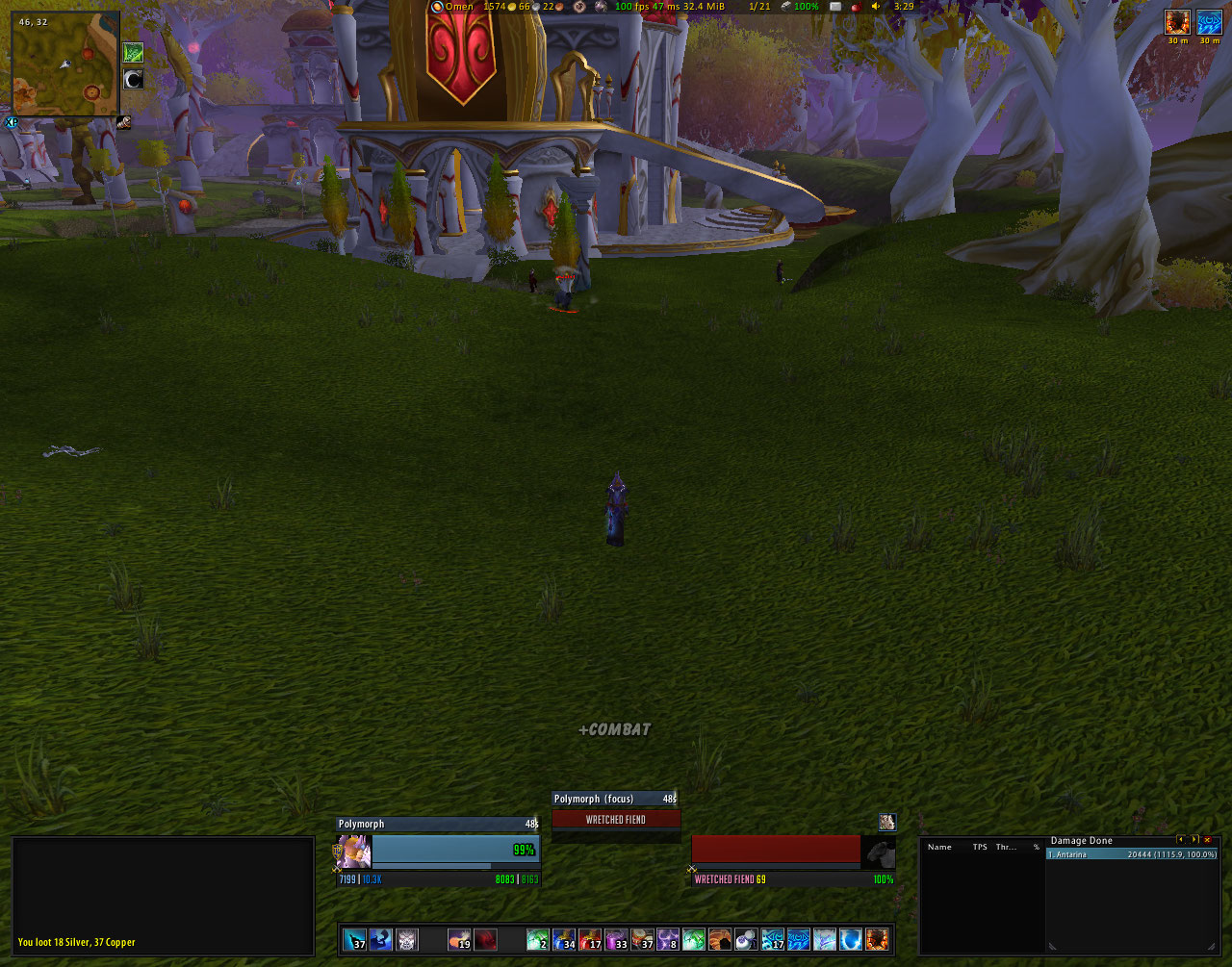
Task: Select the Antarina damage meter row
Action: (x=1132, y=854)
